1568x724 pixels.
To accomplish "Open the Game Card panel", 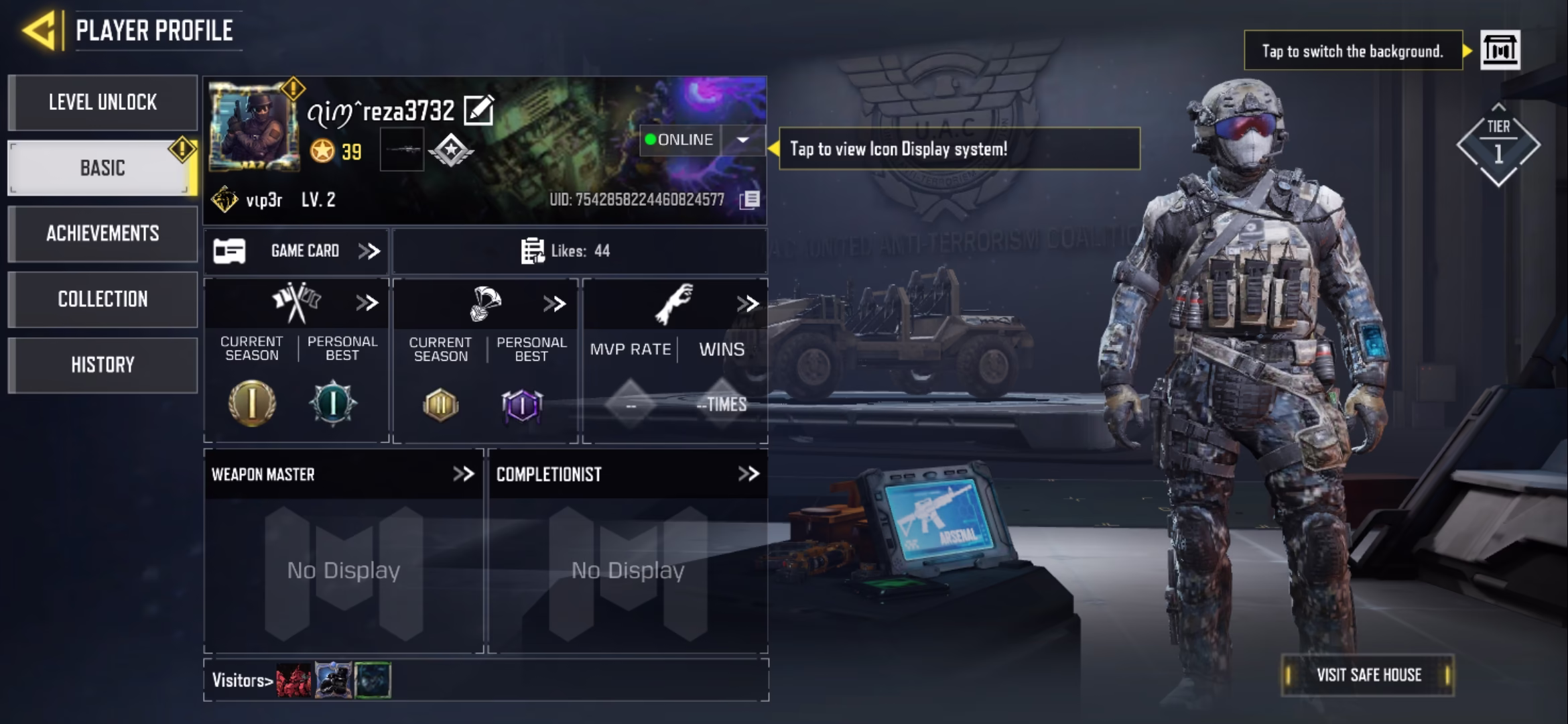I will pos(296,251).
